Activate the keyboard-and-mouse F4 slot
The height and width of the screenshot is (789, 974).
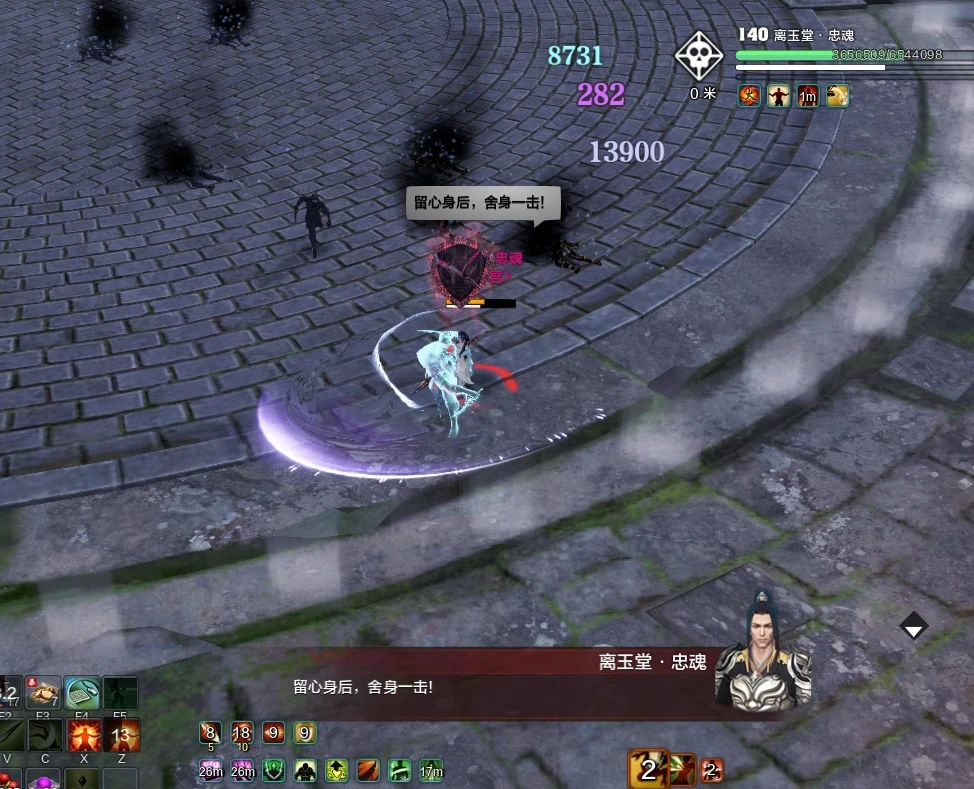tap(82, 693)
